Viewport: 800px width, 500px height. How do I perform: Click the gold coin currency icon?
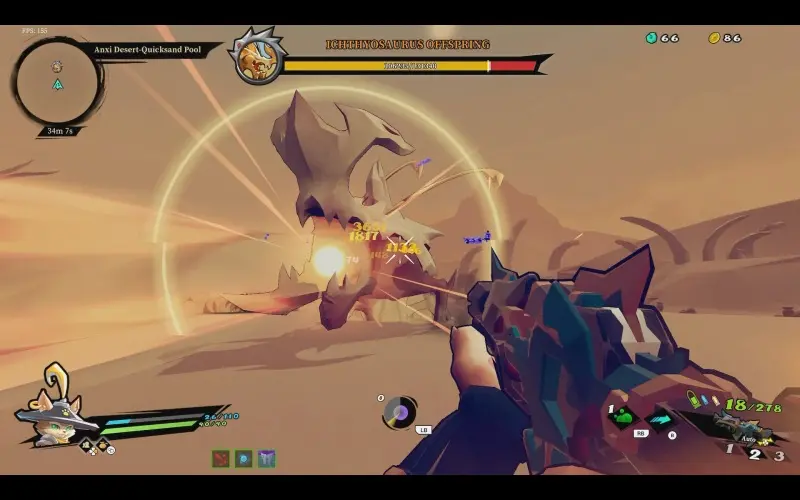click(x=714, y=38)
